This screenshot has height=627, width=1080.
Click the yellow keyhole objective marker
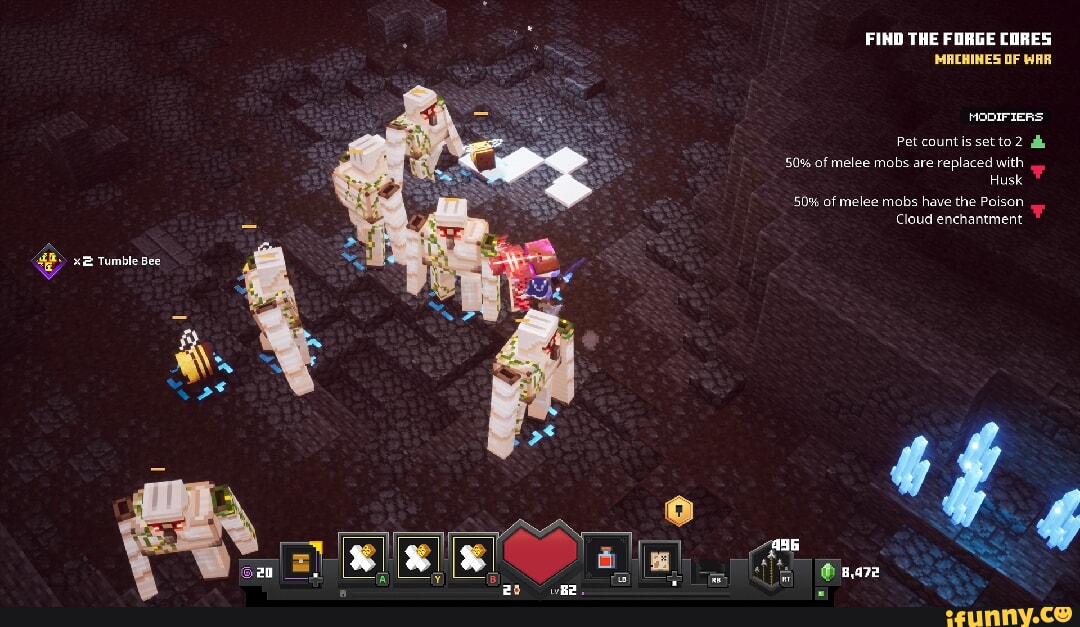(679, 510)
